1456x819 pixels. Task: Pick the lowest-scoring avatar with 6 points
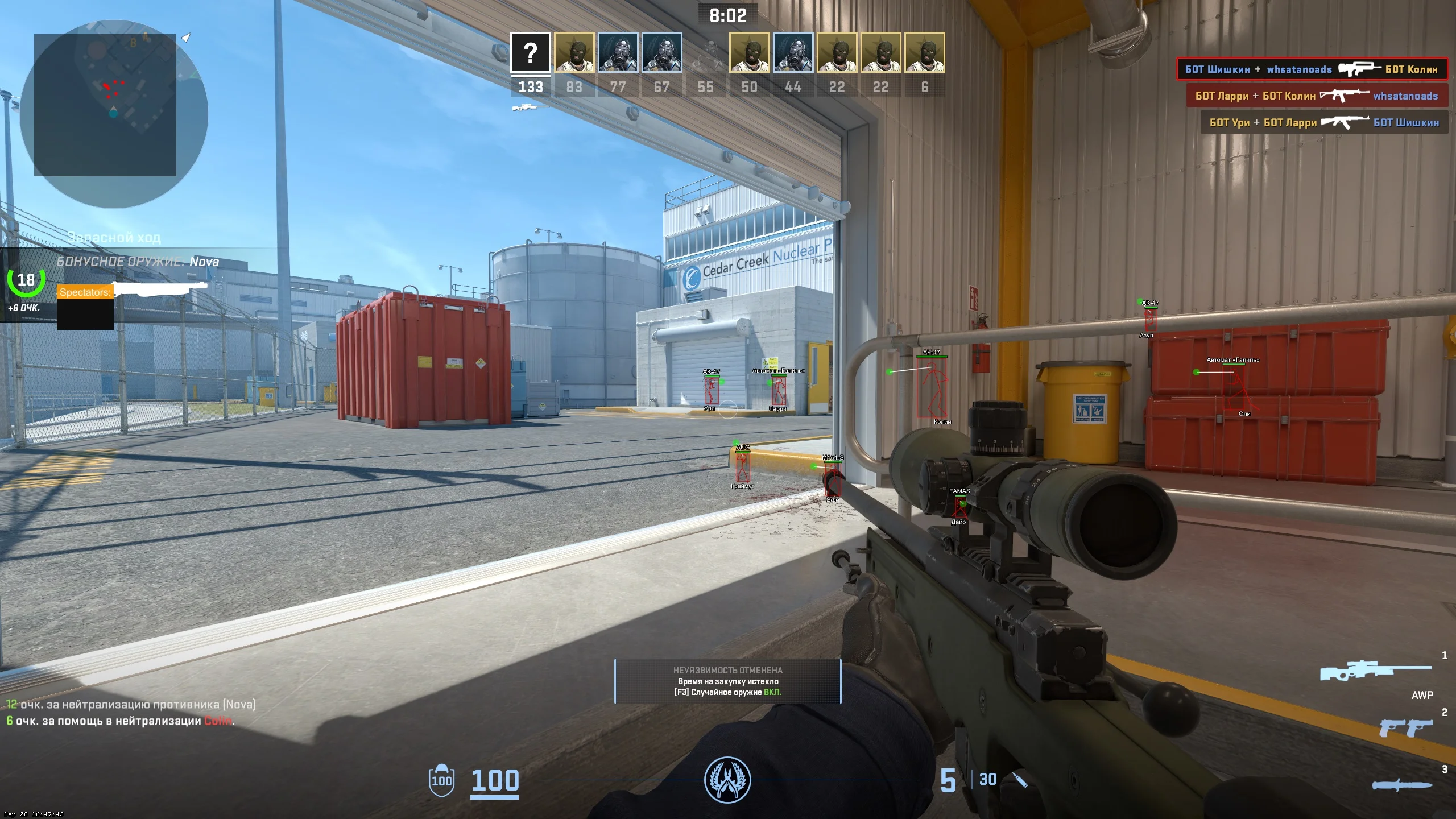pyautogui.click(x=925, y=53)
